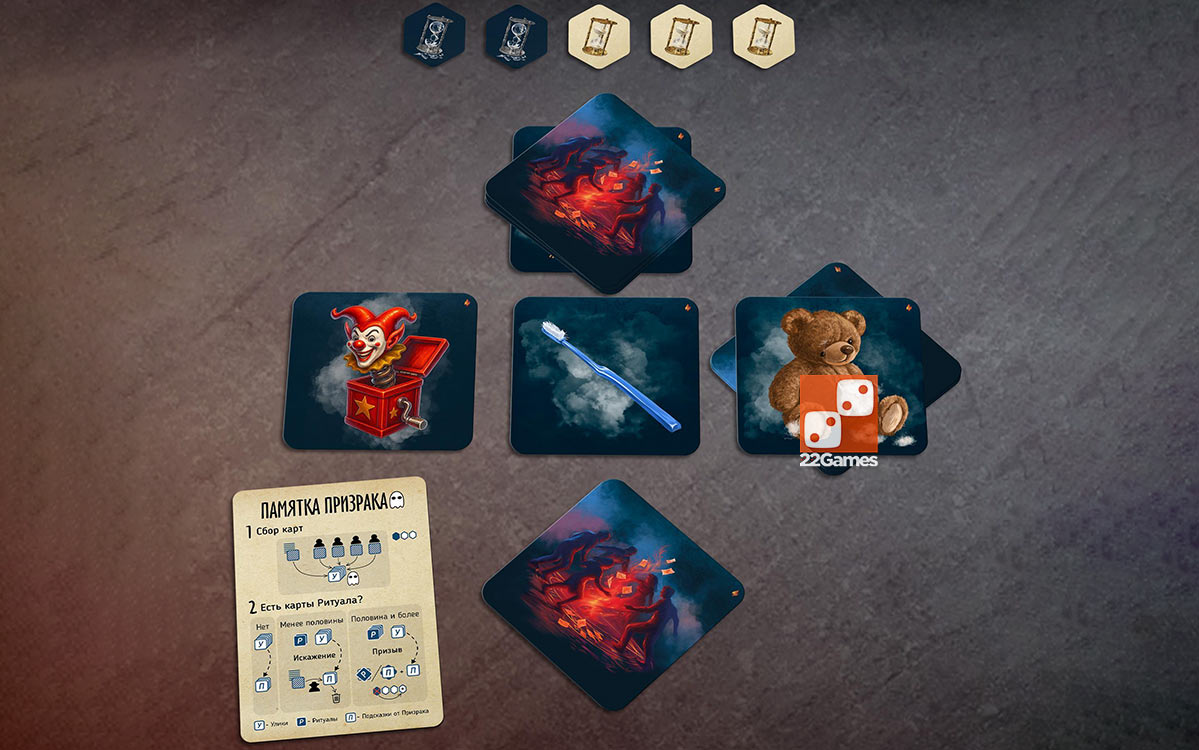The width and height of the screenshot is (1199, 750).
Task: Open the Памятка призрака reference card
Action: coord(336,608)
